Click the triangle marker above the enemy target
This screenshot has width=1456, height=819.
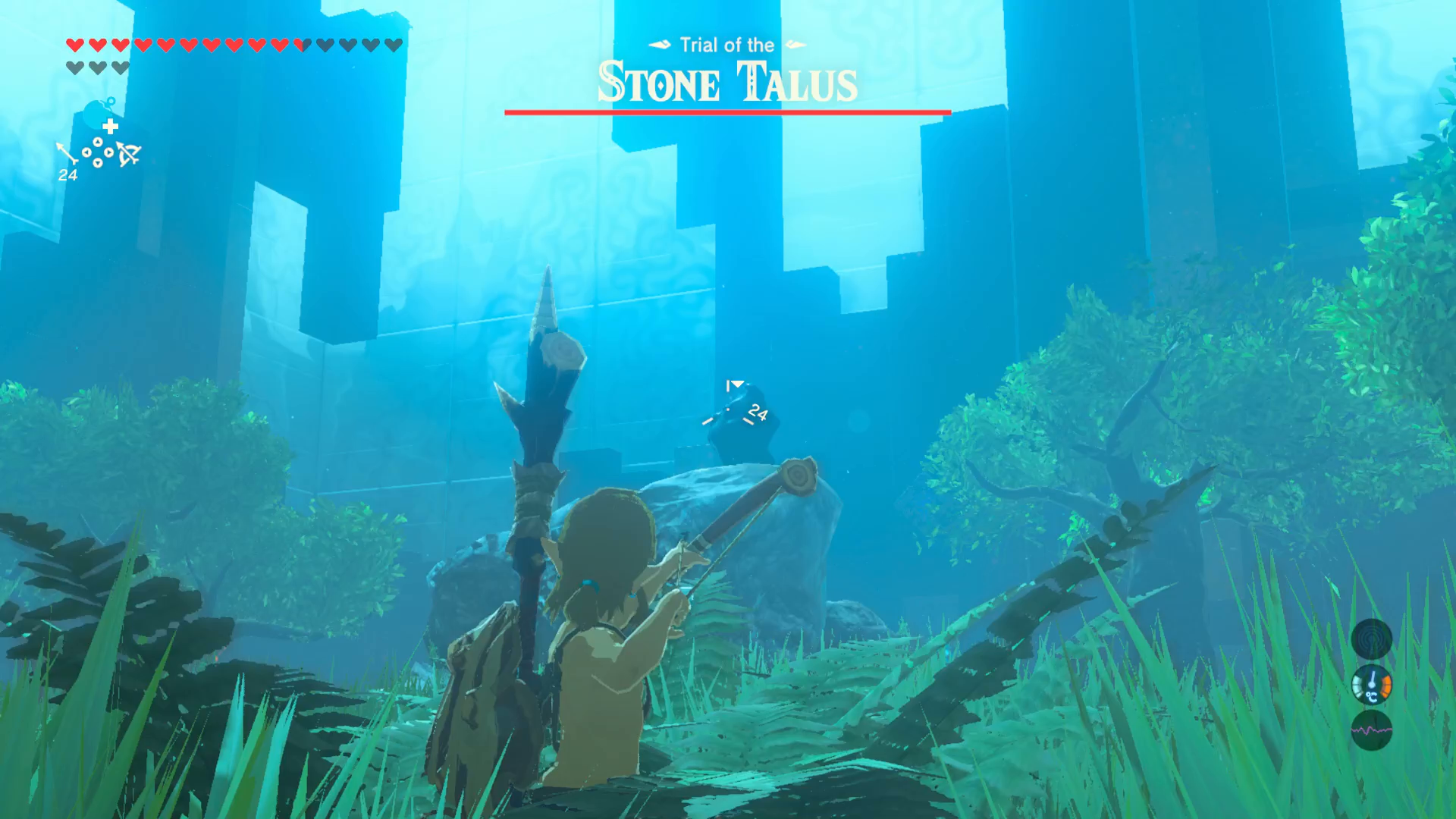[x=737, y=384]
